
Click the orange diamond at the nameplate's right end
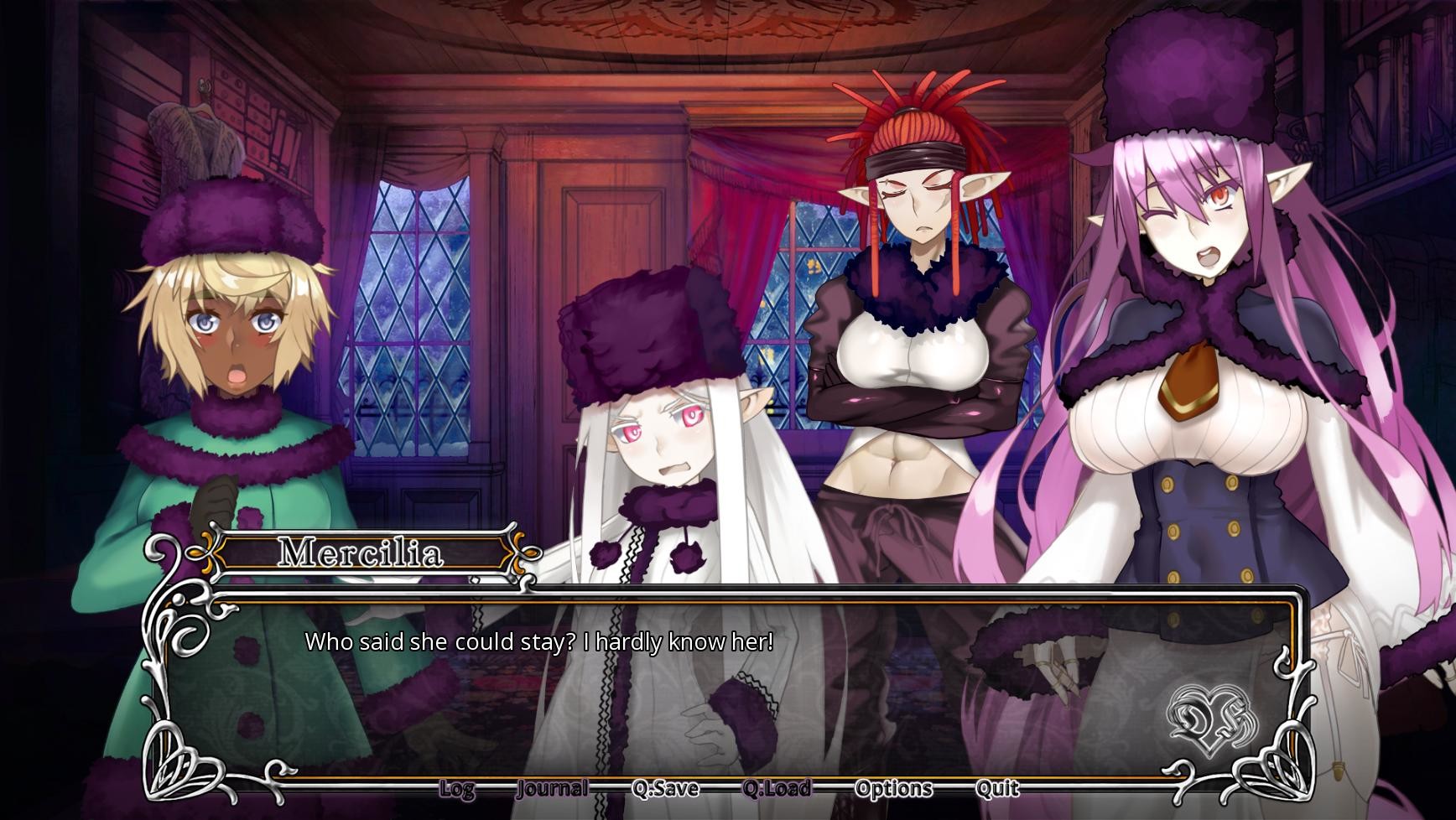click(531, 553)
